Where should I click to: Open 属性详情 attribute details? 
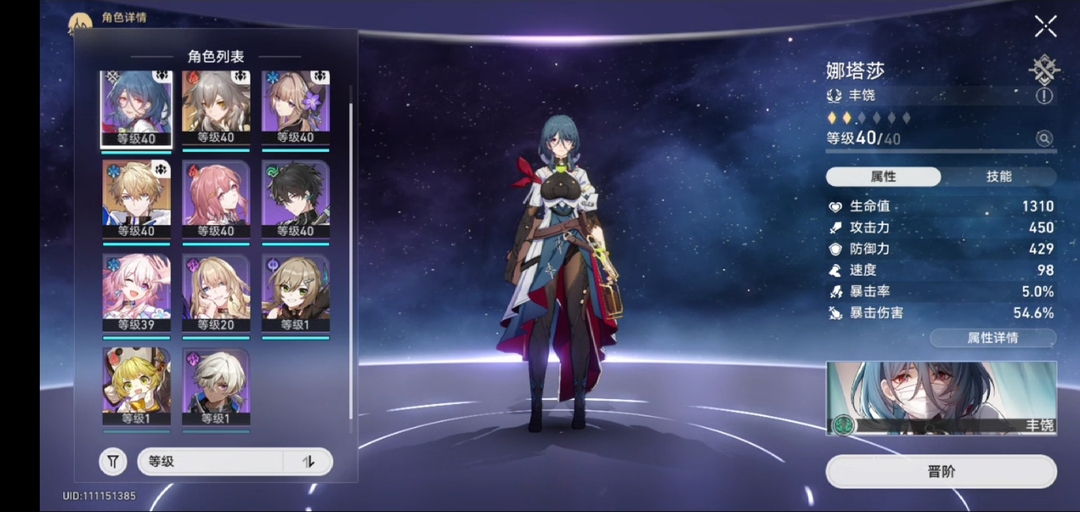pyautogui.click(x=992, y=338)
